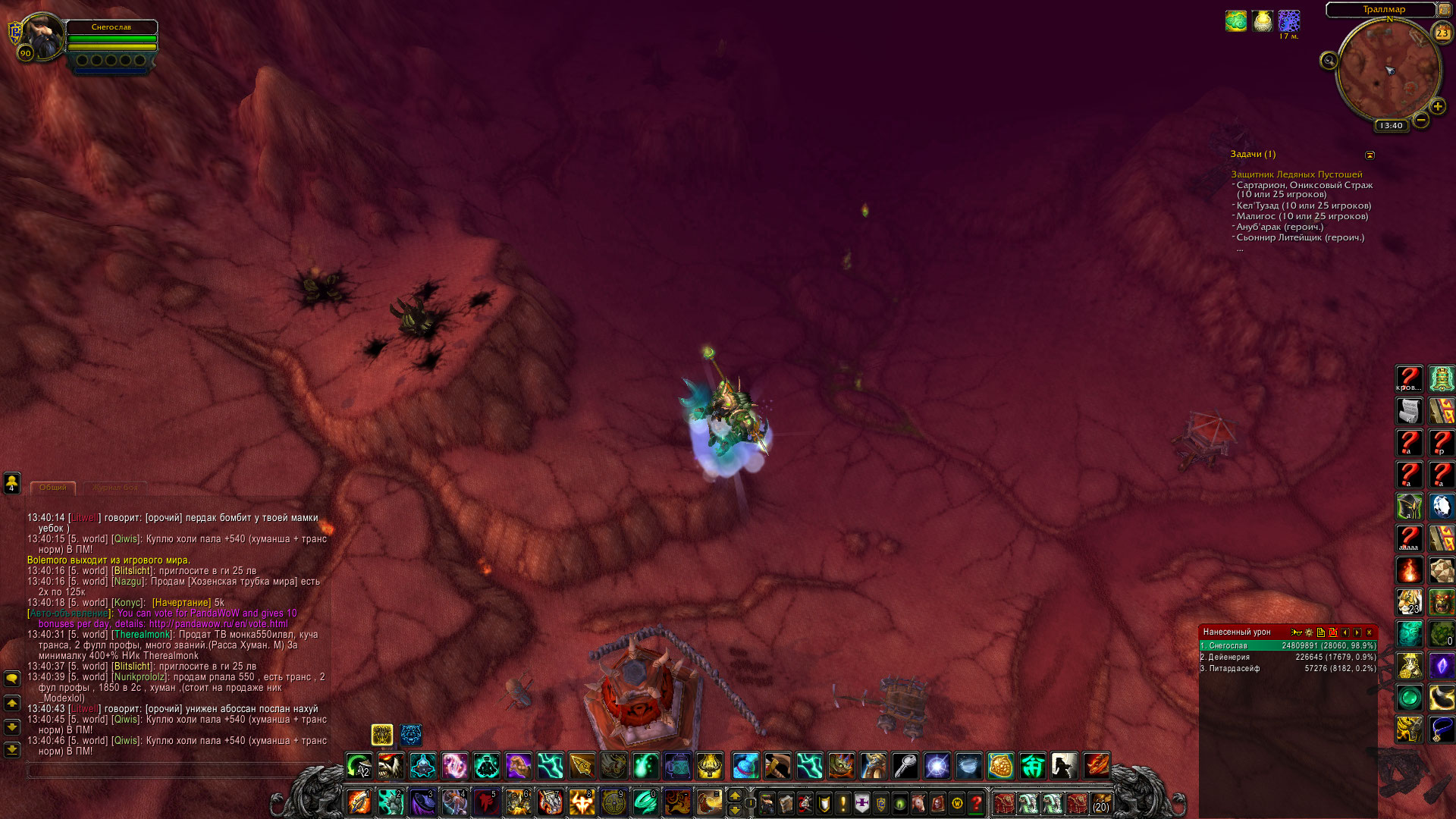Open the world map from the Траллмар corner button

pyautogui.click(x=1445, y=9)
